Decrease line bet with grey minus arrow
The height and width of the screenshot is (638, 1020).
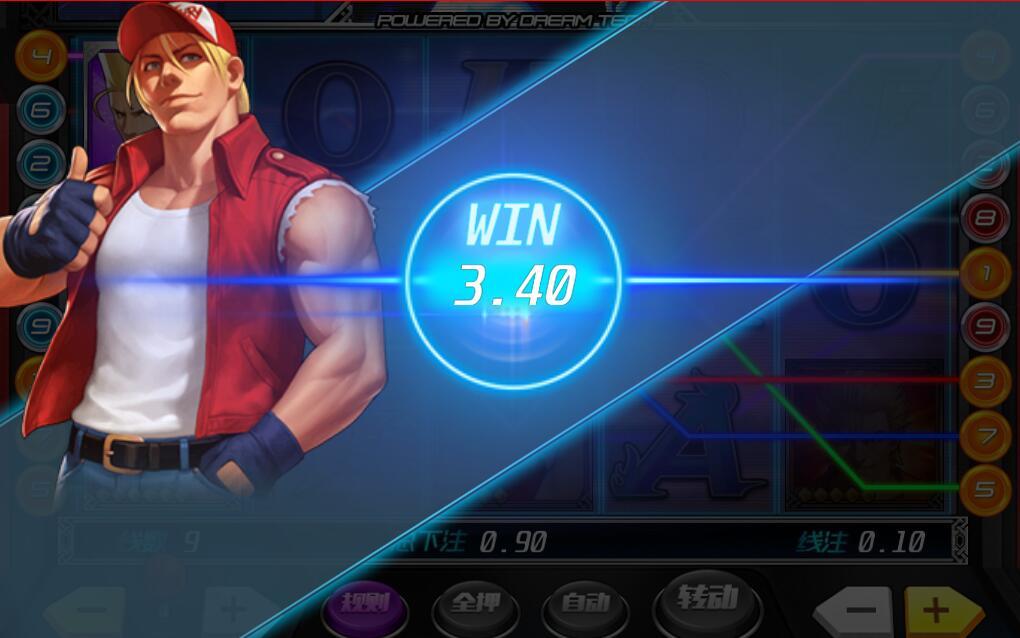(858, 610)
